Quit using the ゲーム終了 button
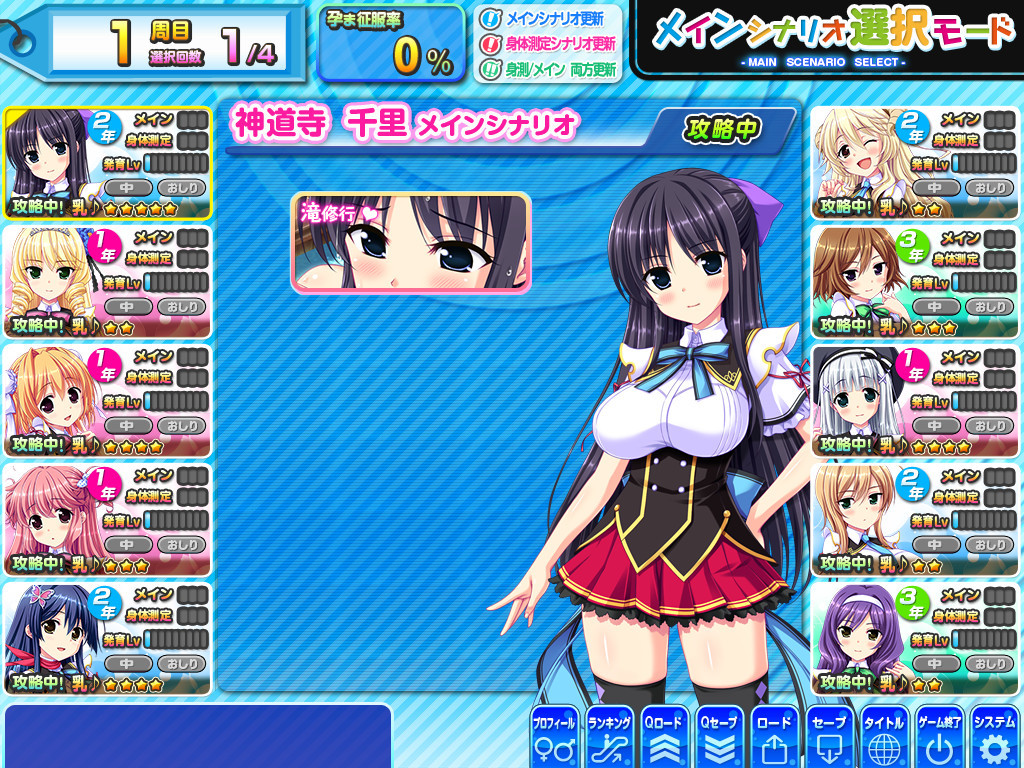Image resolution: width=1024 pixels, height=768 pixels. pos(939,737)
